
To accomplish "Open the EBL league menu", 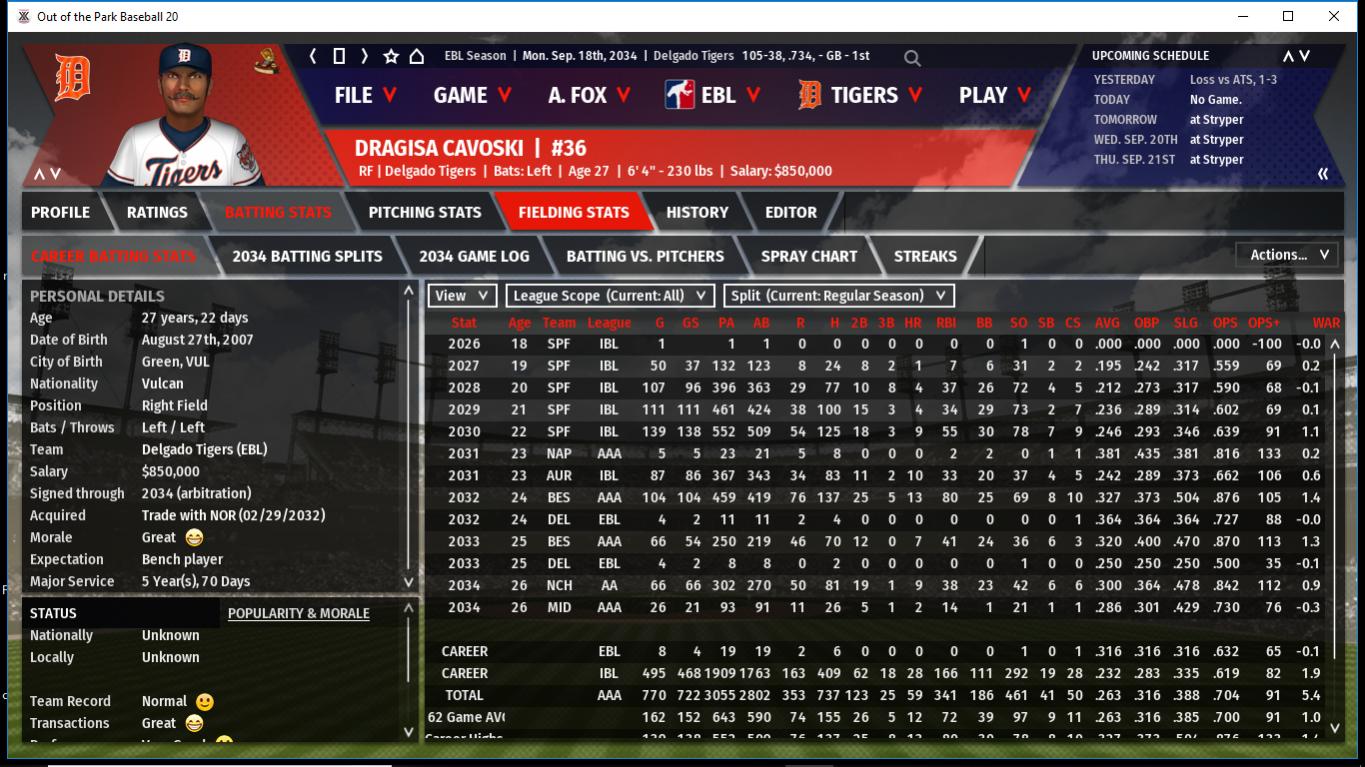I will [713, 95].
